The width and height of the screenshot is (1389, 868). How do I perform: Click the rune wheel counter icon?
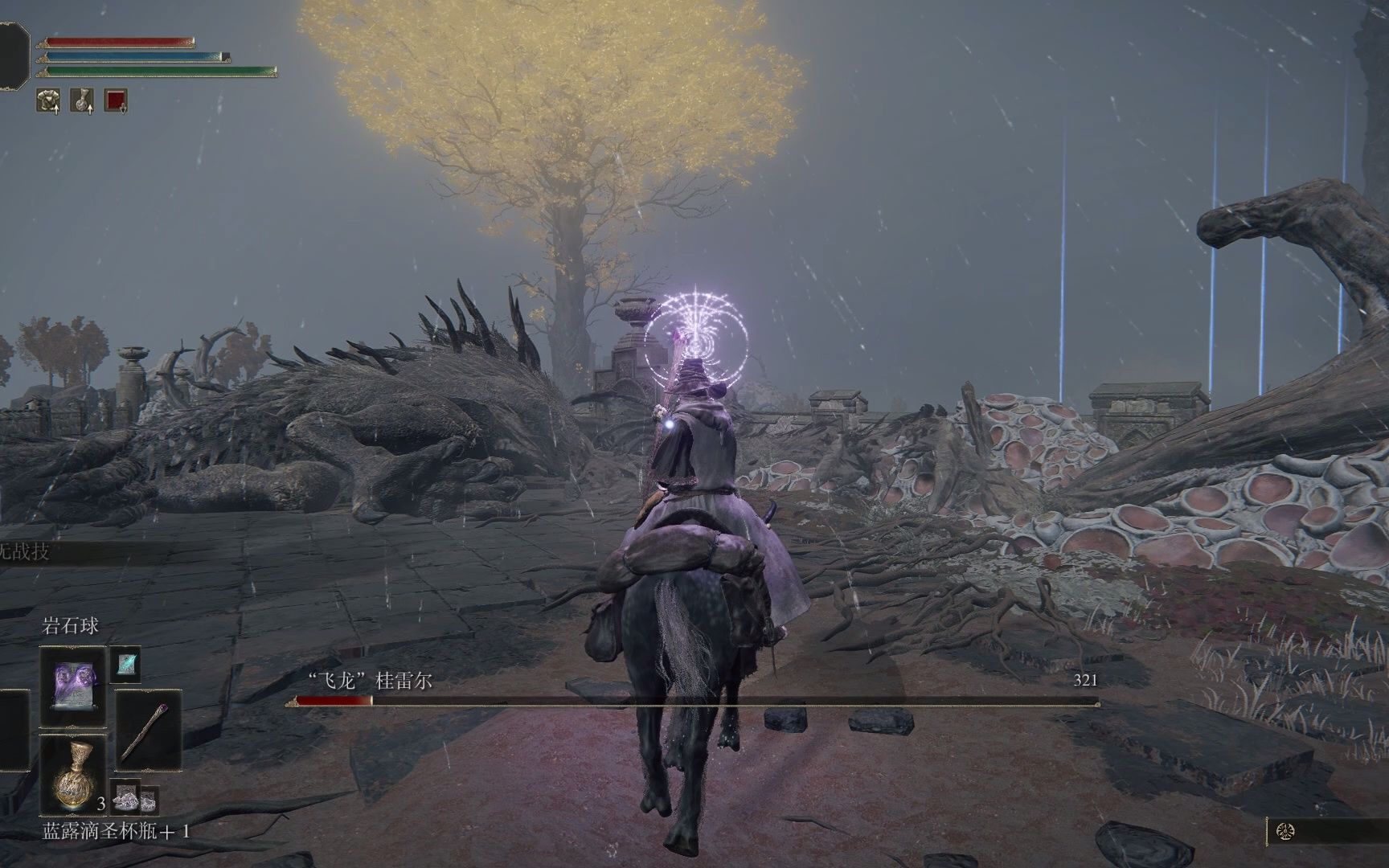1285,831
